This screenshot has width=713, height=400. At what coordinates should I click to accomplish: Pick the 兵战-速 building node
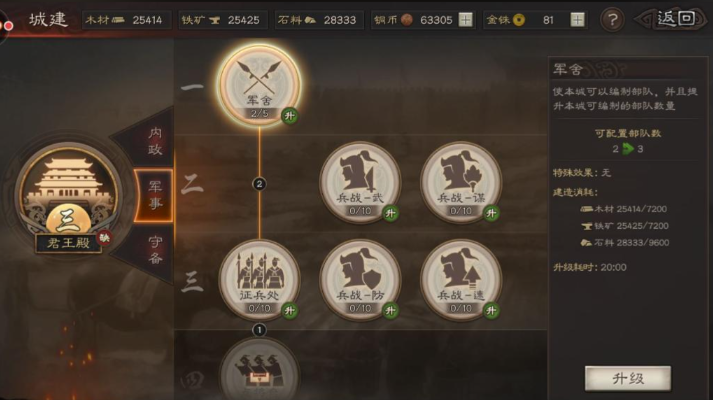click(x=460, y=279)
